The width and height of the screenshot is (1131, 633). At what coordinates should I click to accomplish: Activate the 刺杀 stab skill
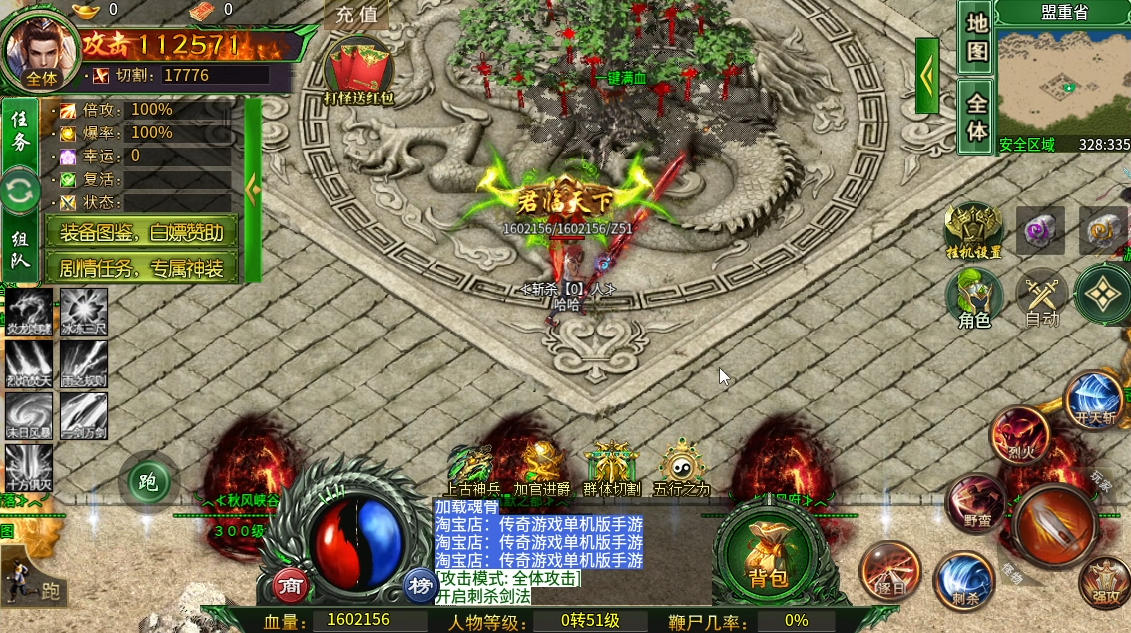coord(964,580)
